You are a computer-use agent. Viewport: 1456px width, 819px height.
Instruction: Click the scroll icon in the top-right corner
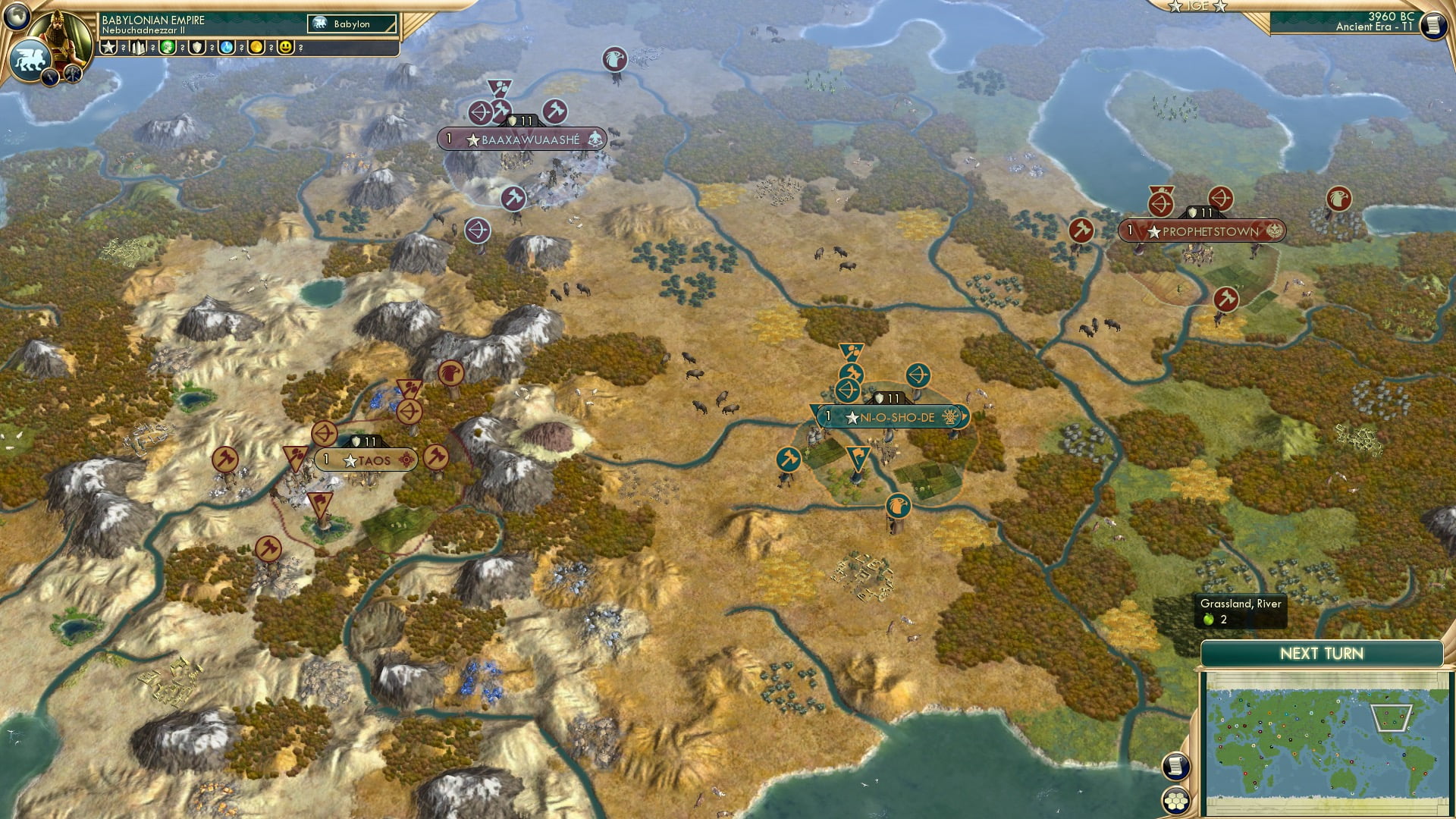pos(1433,27)
